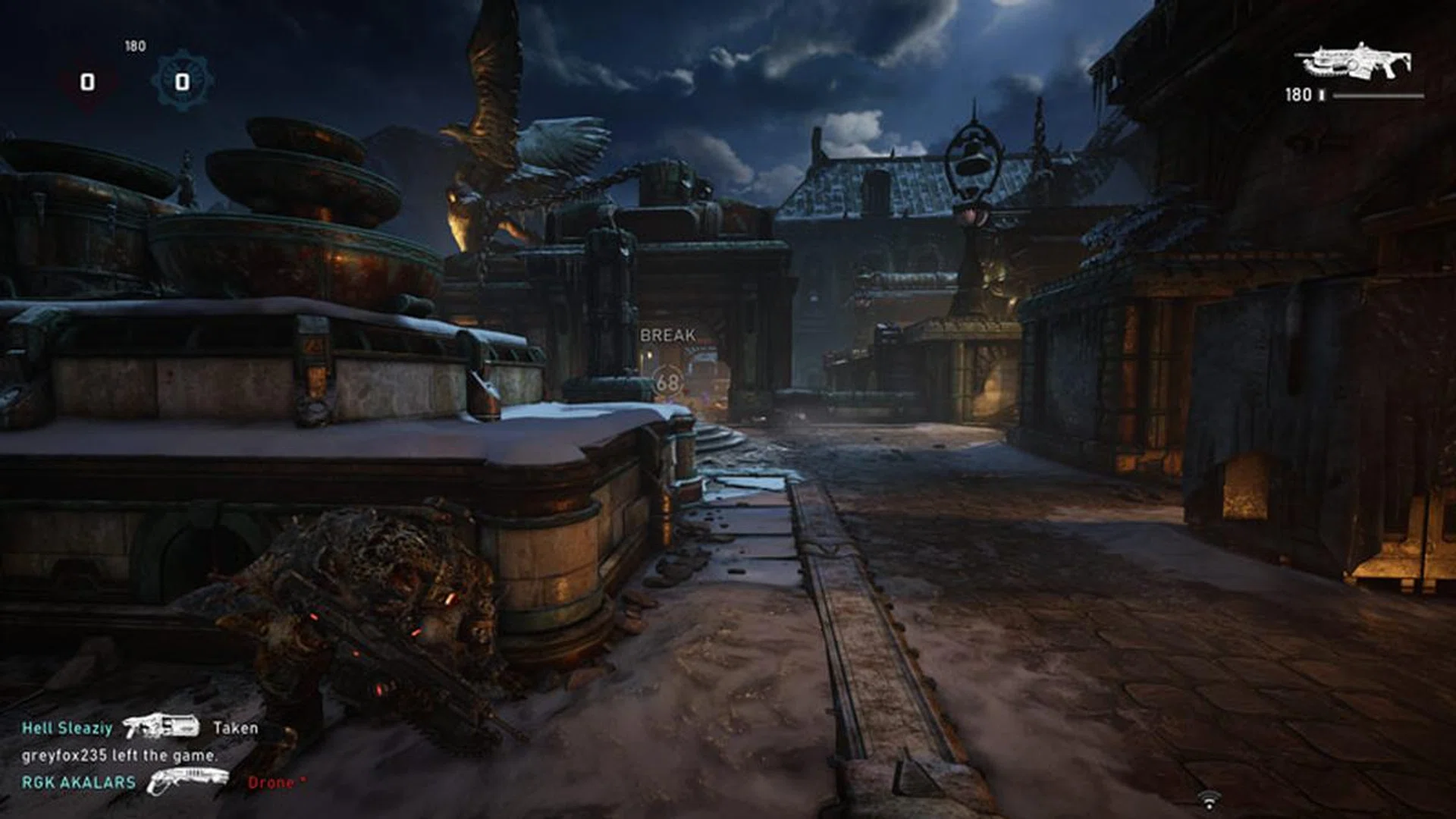Select the red Swarm team emblem

coord(88,81)
